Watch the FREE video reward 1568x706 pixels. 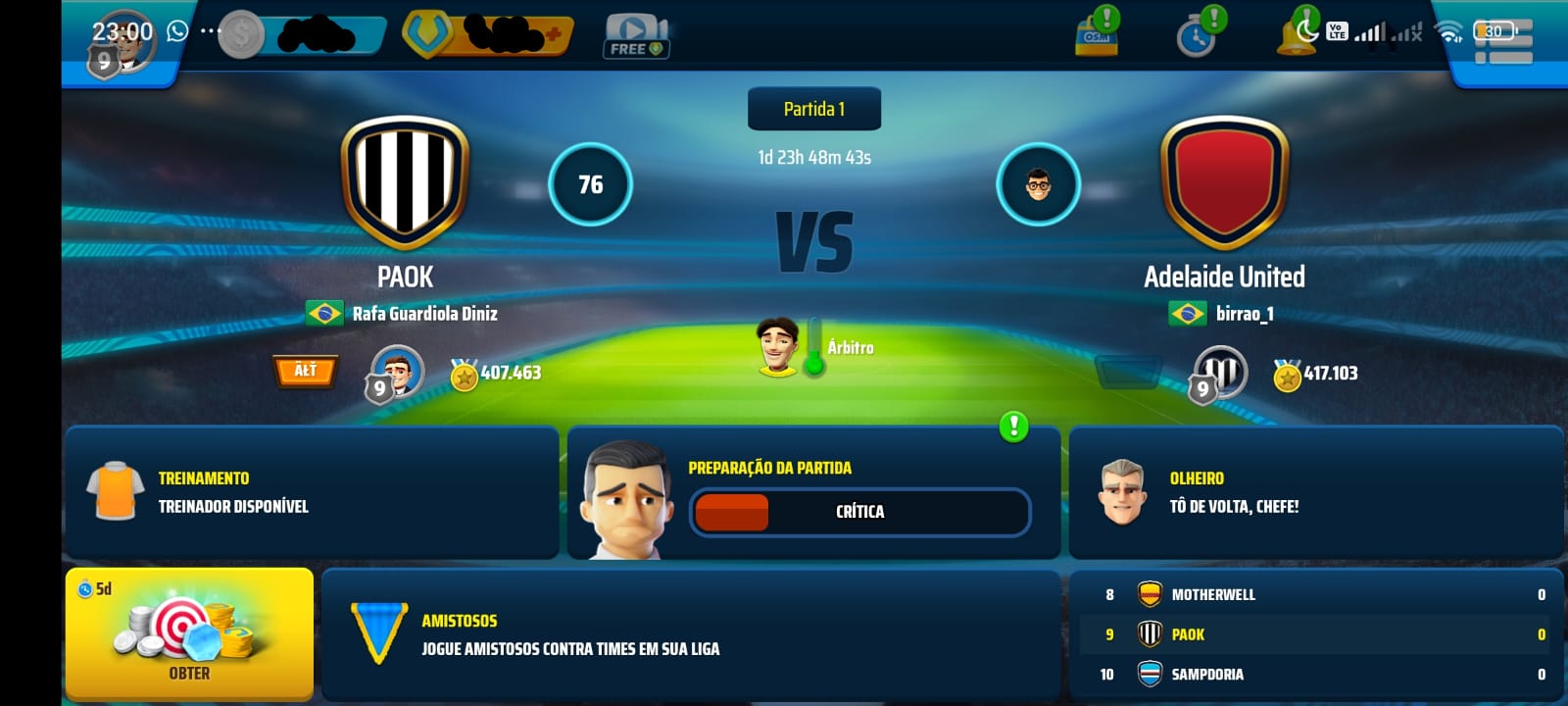(635, 36)
